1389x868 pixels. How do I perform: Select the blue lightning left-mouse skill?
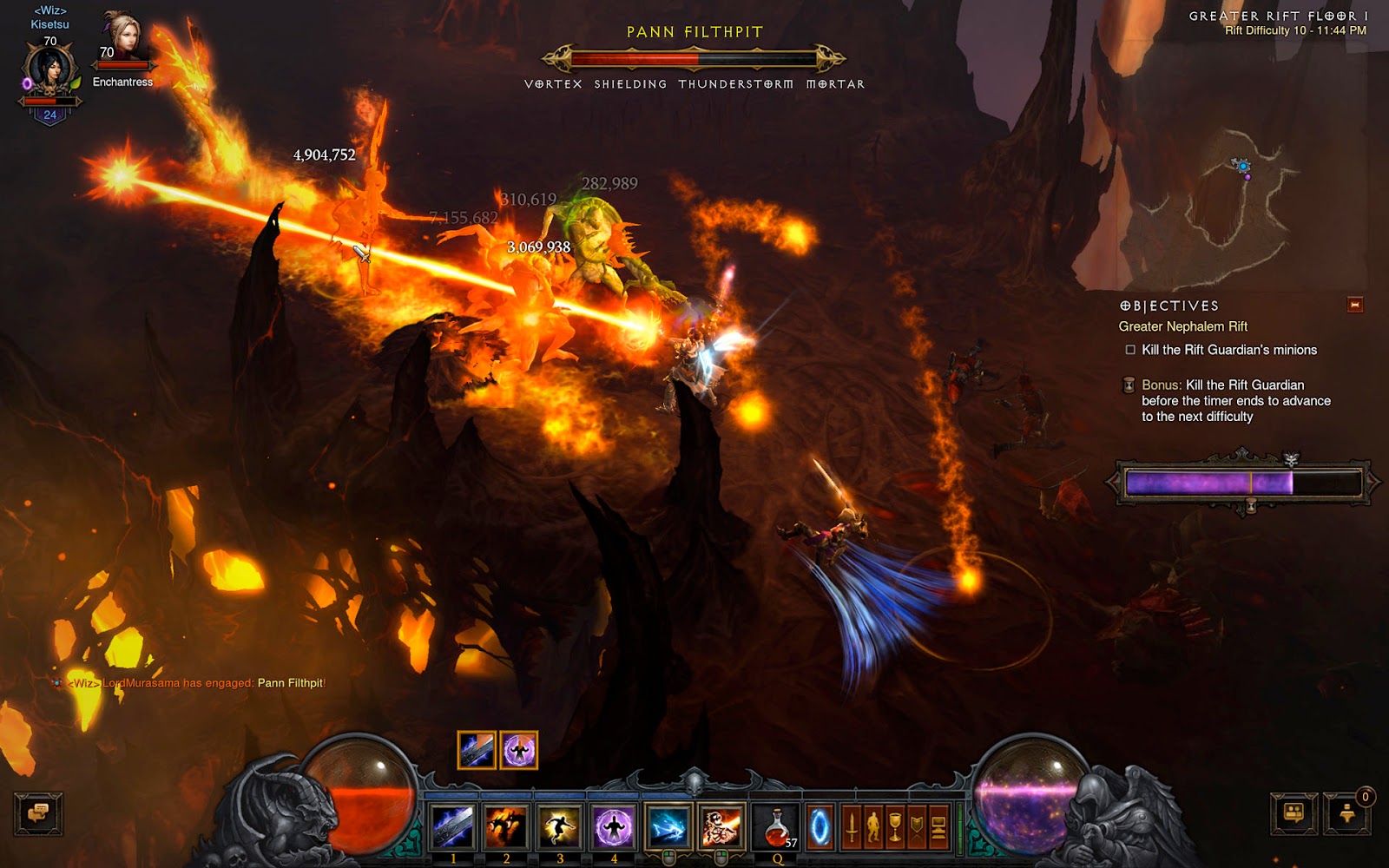pos(668,825)
